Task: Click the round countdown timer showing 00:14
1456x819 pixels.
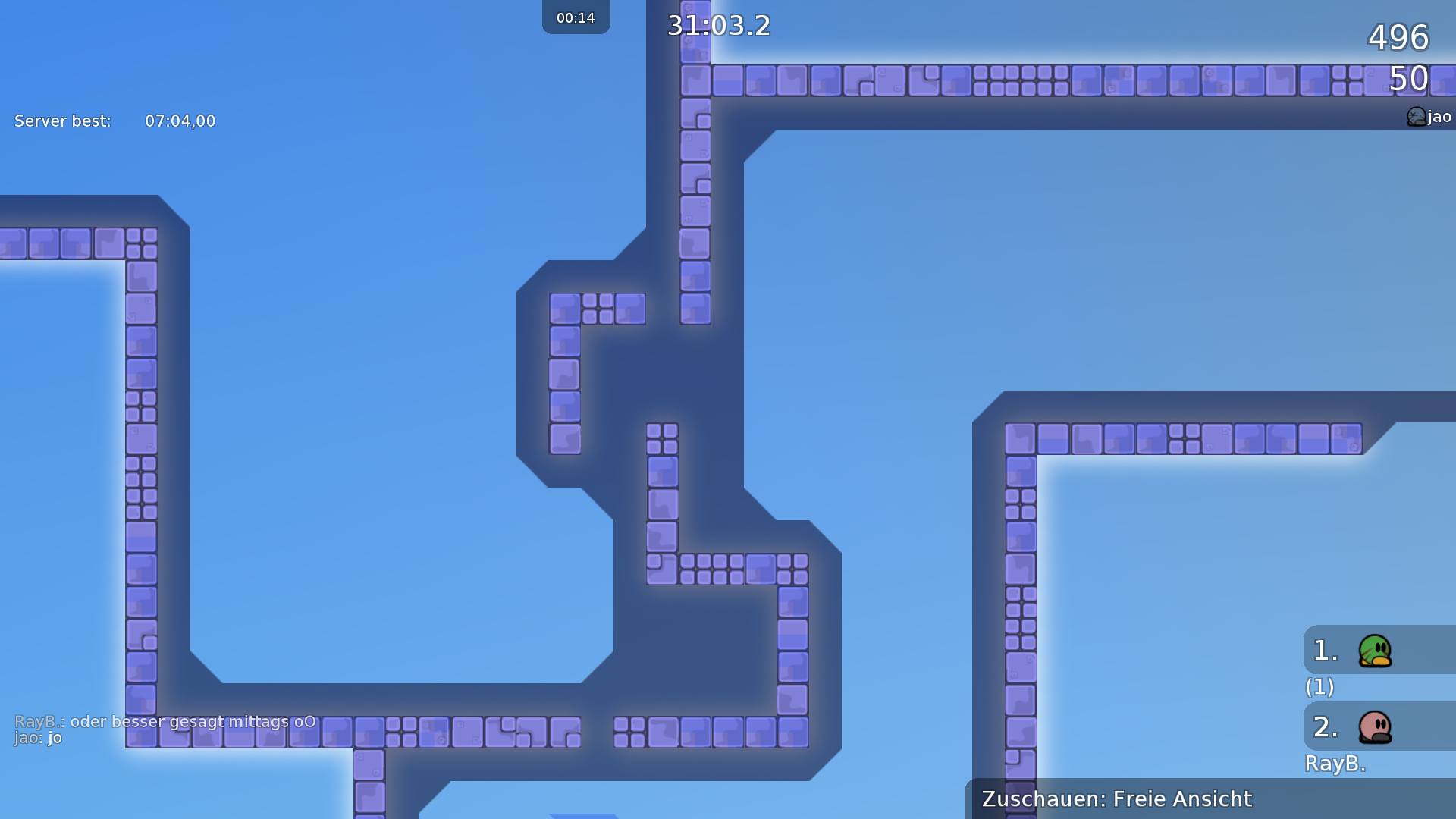Action: 576,17
